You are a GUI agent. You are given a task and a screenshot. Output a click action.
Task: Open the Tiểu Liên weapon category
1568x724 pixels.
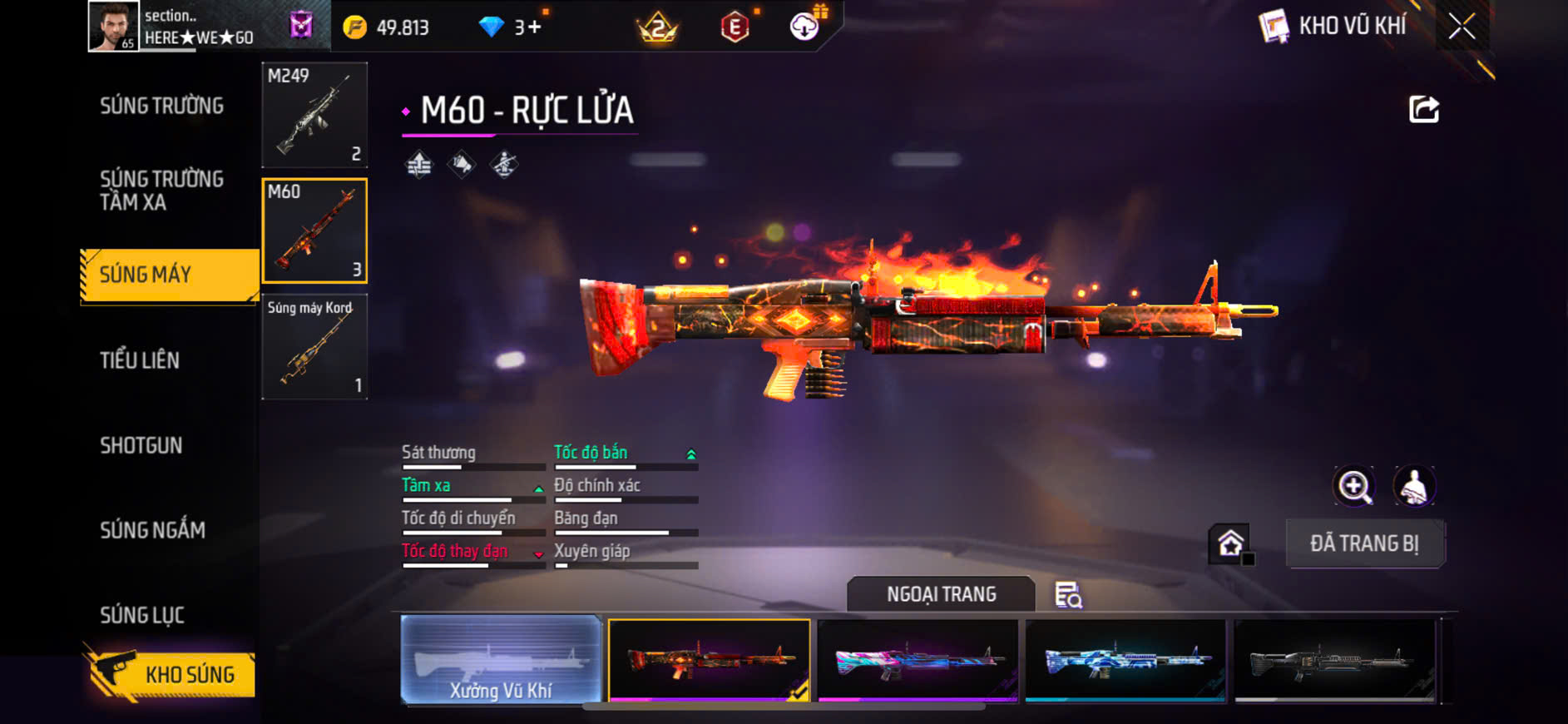140,360
